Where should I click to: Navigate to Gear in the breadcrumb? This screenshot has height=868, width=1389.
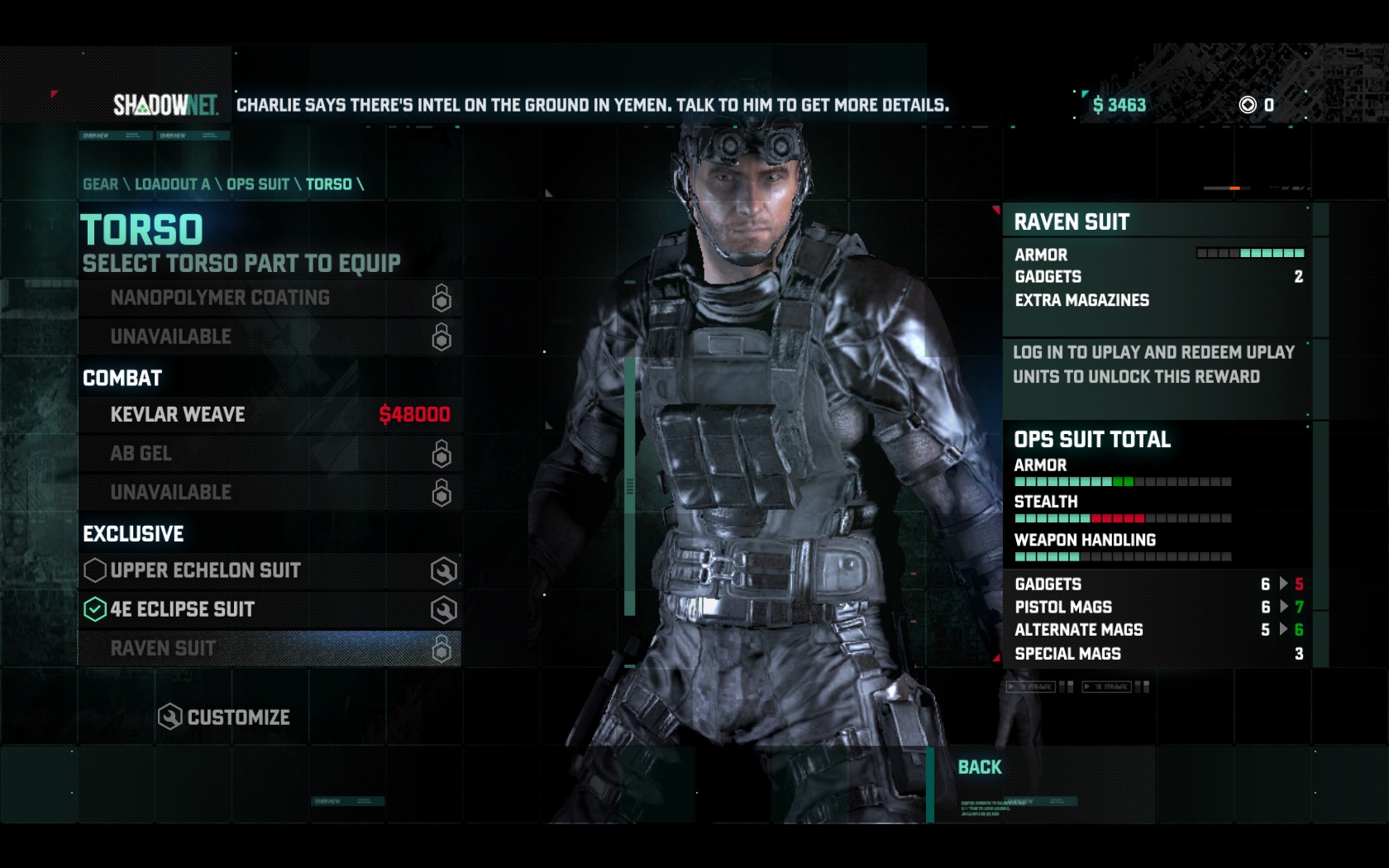(100, 184)
